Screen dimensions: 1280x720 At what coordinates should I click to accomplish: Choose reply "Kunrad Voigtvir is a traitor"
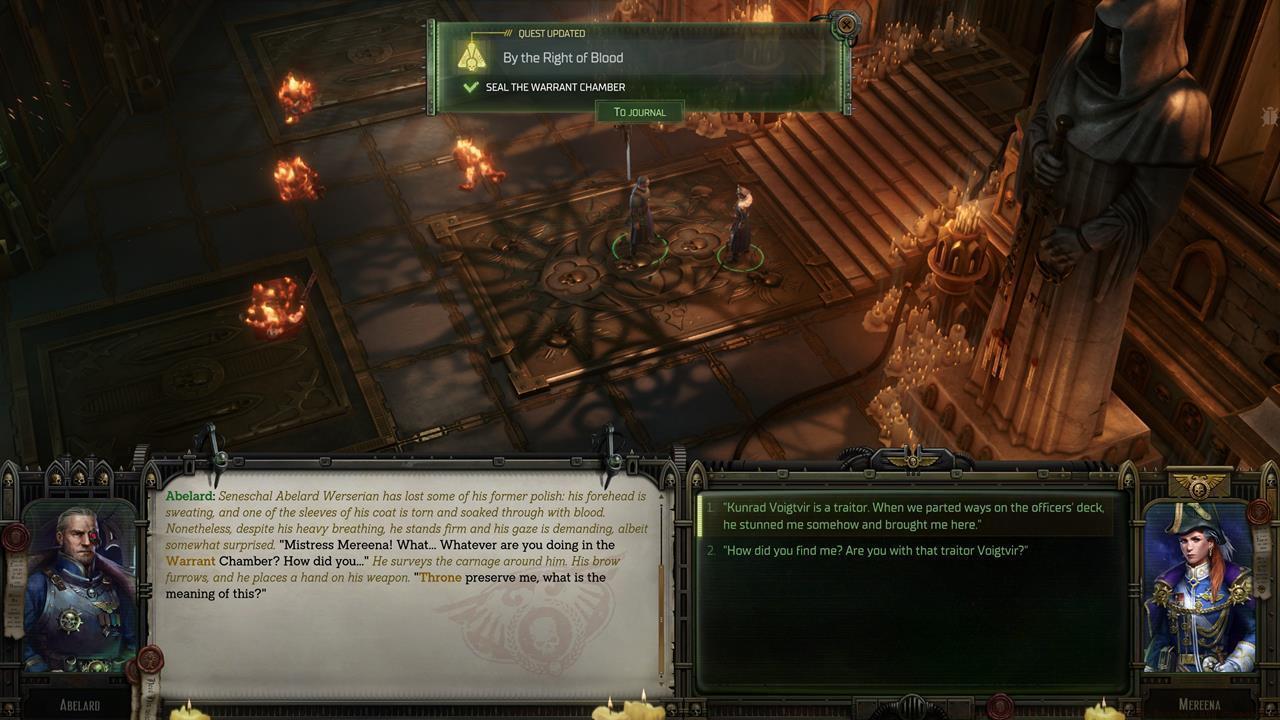[912, 516]
